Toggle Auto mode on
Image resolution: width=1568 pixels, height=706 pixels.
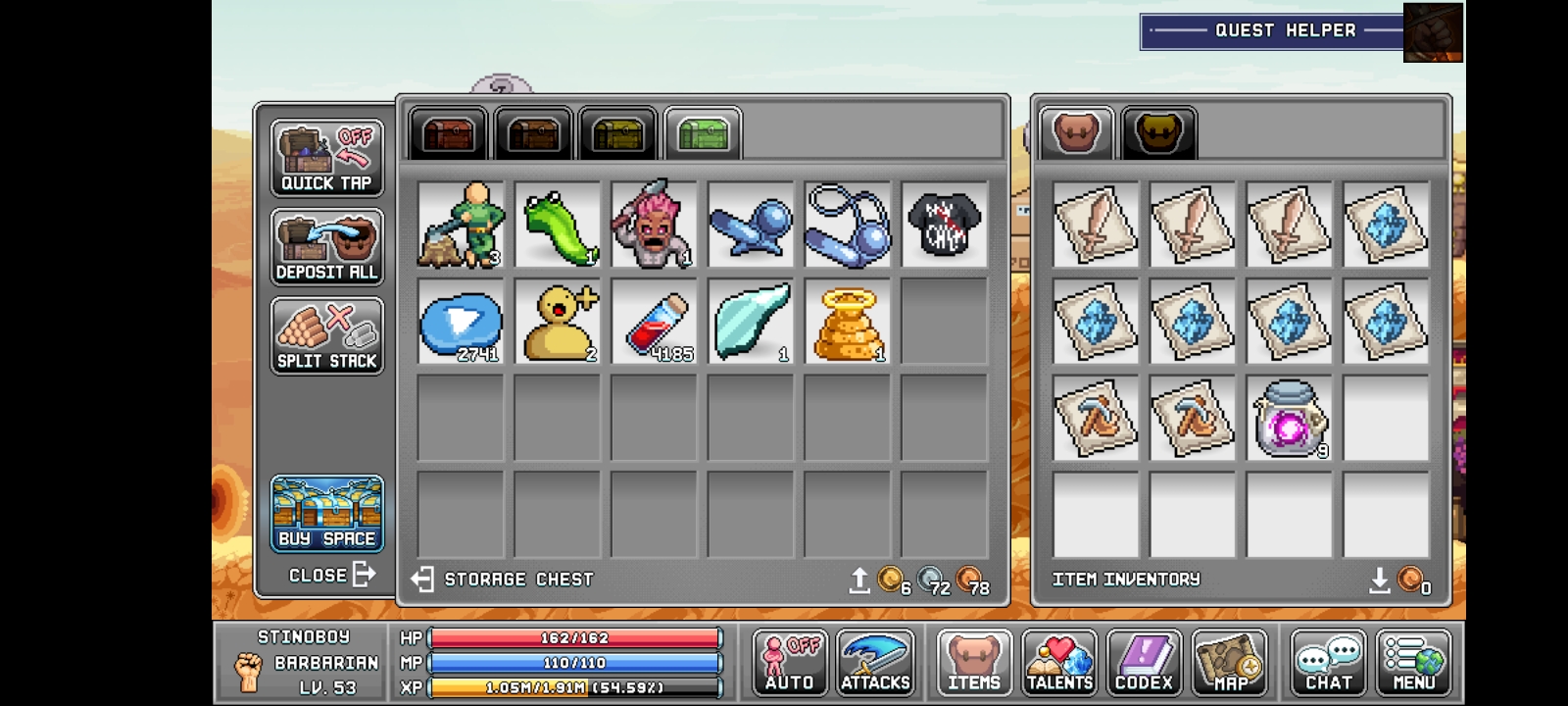coord(790,663)
